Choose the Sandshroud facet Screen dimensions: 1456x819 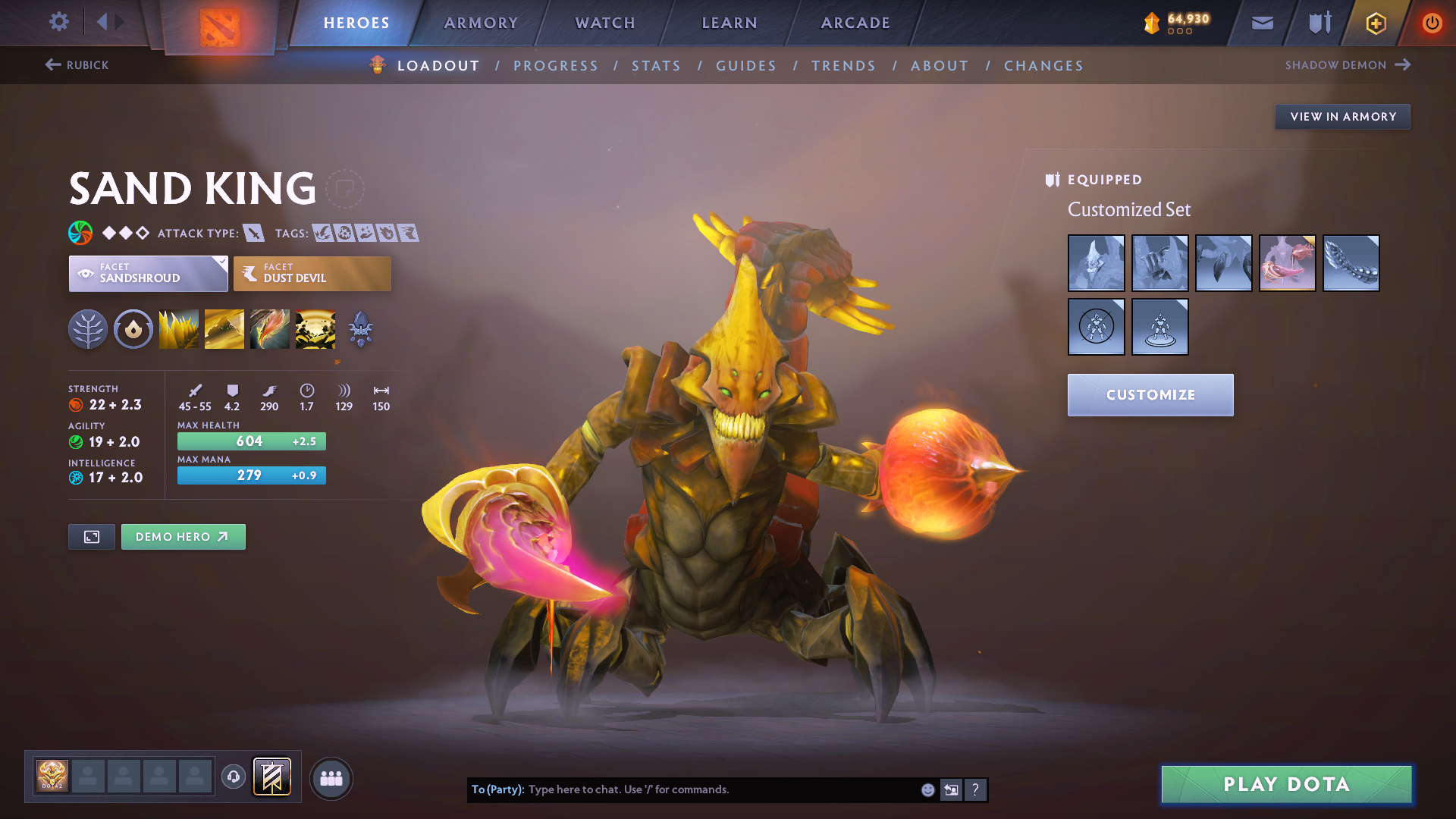[148, 274]
